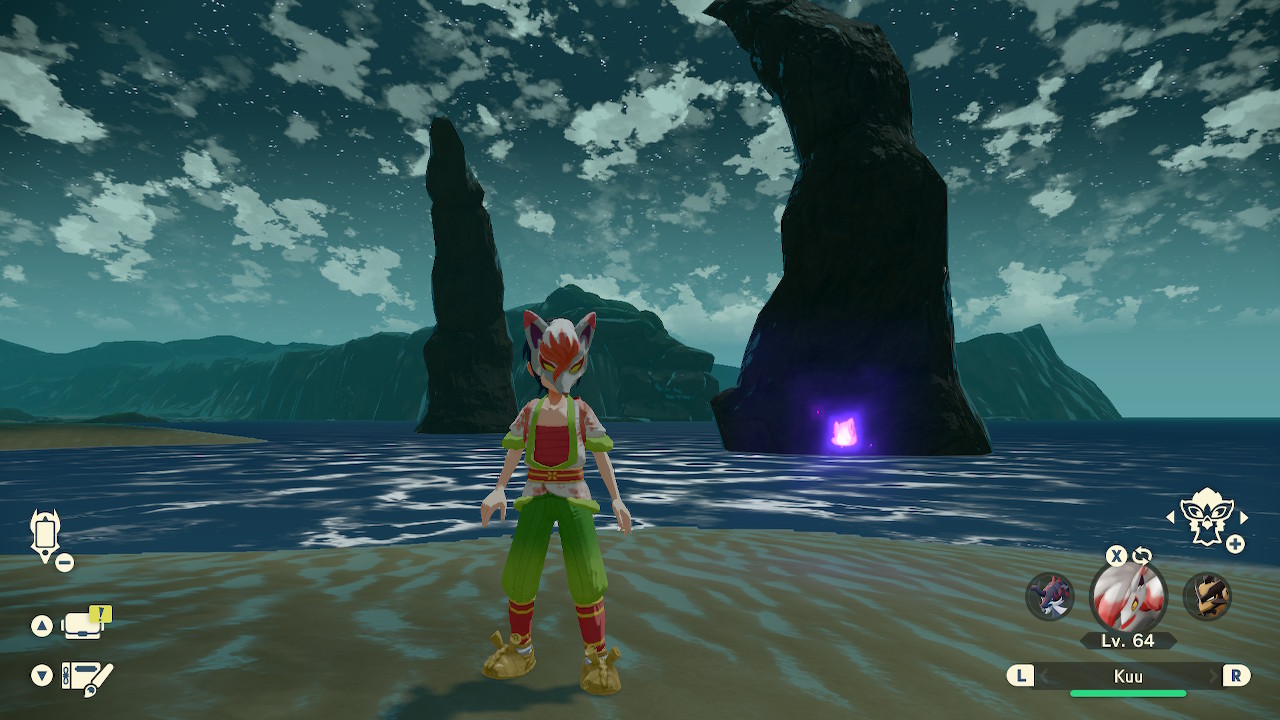Viewport: 1280px width, 720px height.
Task: Toggle the swap arrows icon above Zoroark
Action: pyautogui.click(x=1142, y=555)
